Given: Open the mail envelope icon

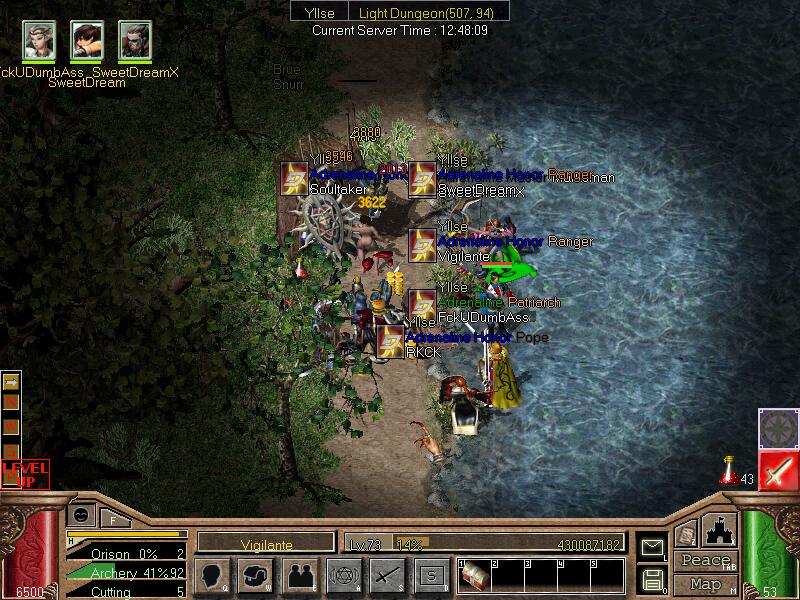Looking at the screenshot, I should tap(651, 547).
